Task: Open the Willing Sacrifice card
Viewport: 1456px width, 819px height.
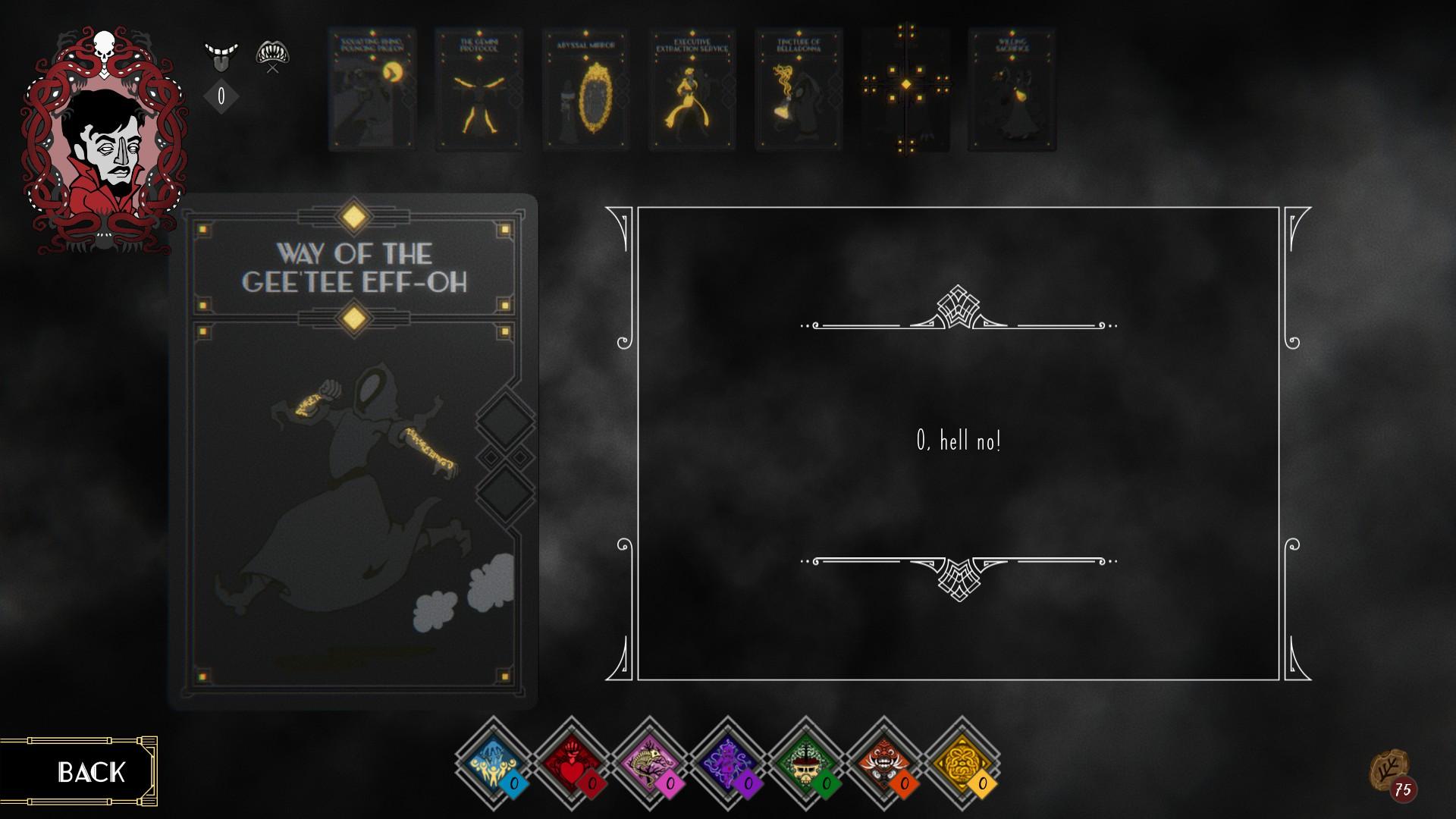Action: point(1013,89)
